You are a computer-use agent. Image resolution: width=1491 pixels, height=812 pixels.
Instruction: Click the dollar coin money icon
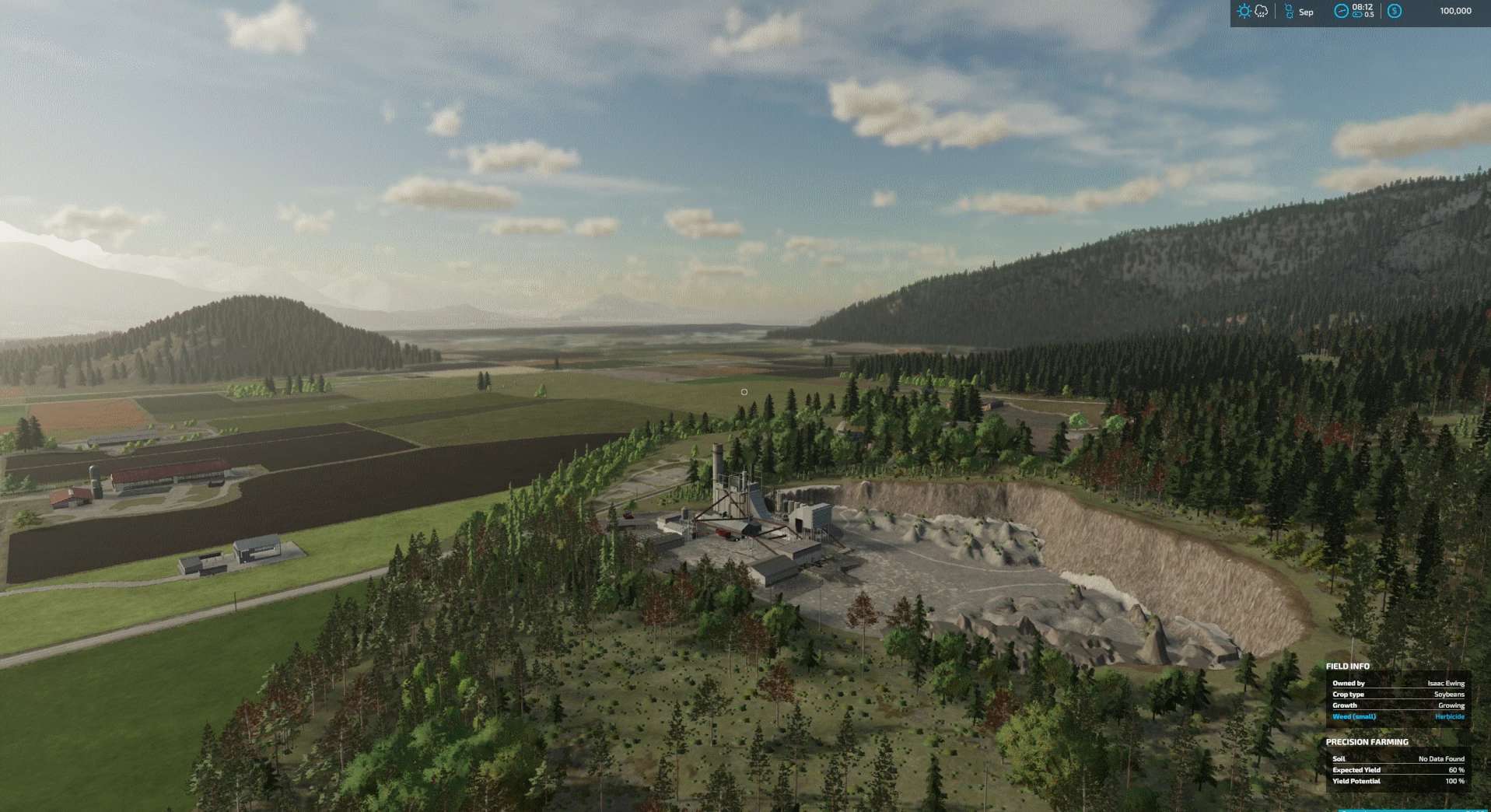(x=1395, y=11)
